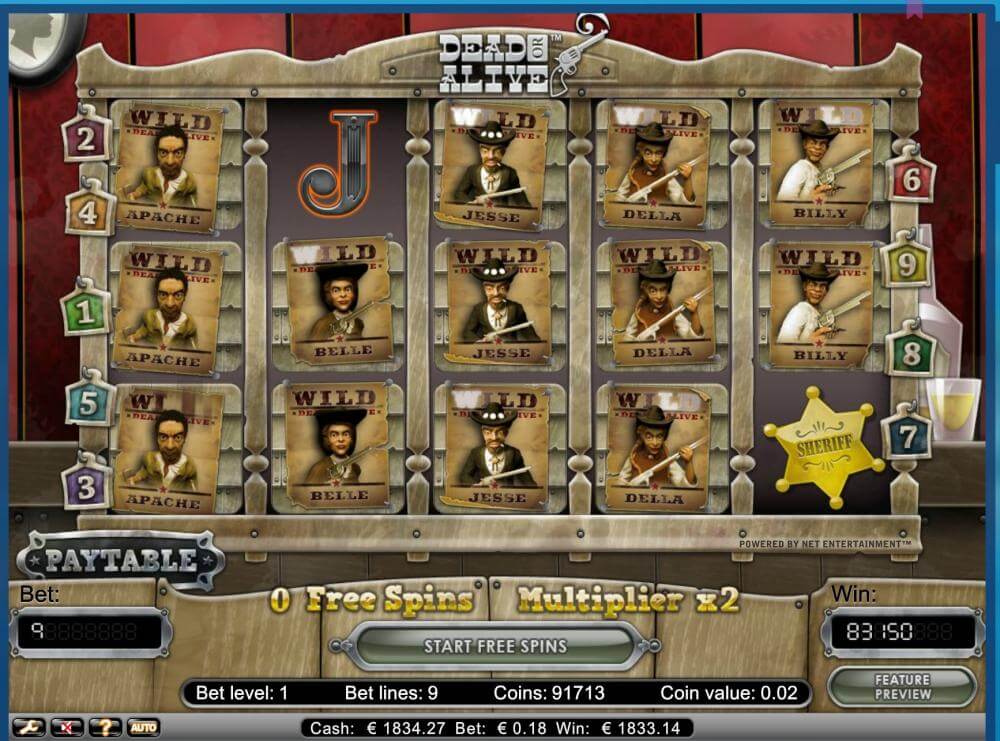Select bet line 7 tag
Image resolution: width=1000 pixels, height=741 pixels.
[x=906, y=436]
